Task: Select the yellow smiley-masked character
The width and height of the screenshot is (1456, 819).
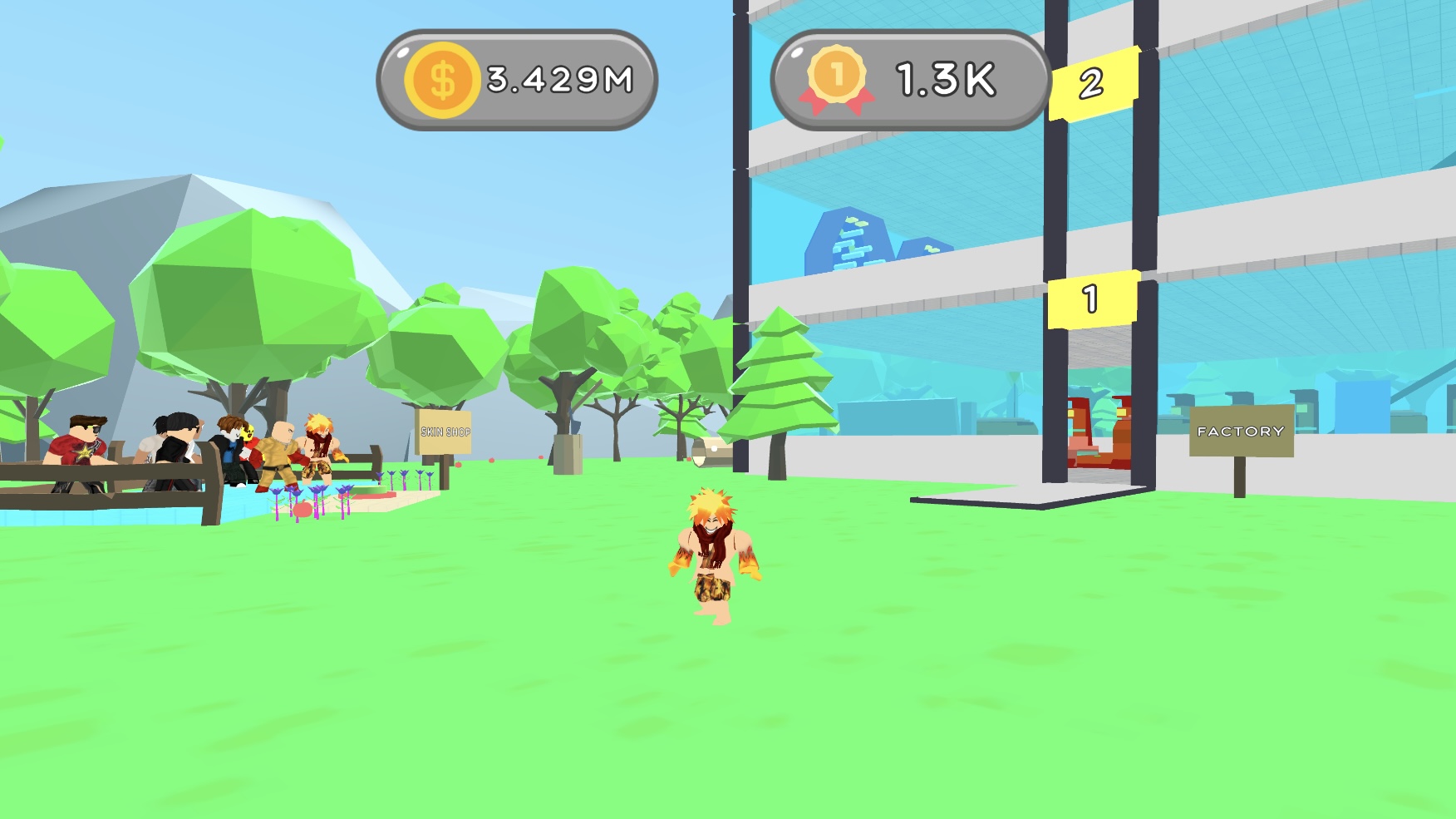Action: [x=248, y=435]
